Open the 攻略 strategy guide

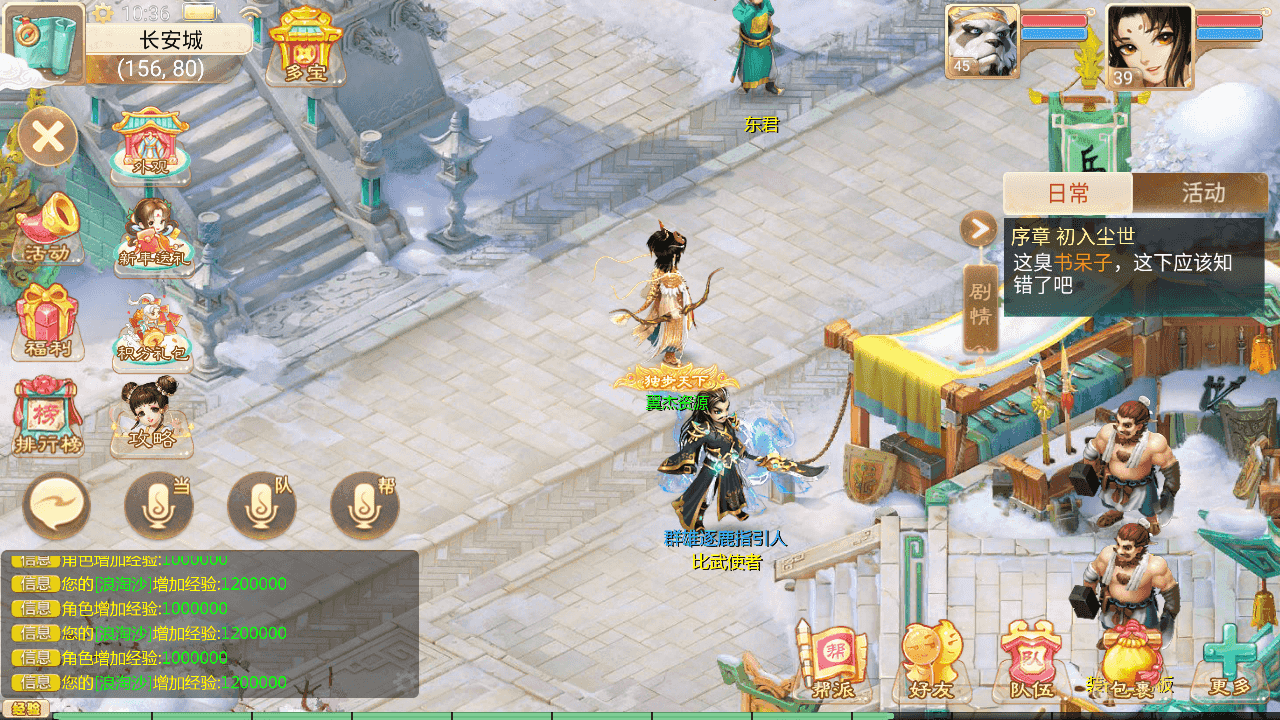151,418
